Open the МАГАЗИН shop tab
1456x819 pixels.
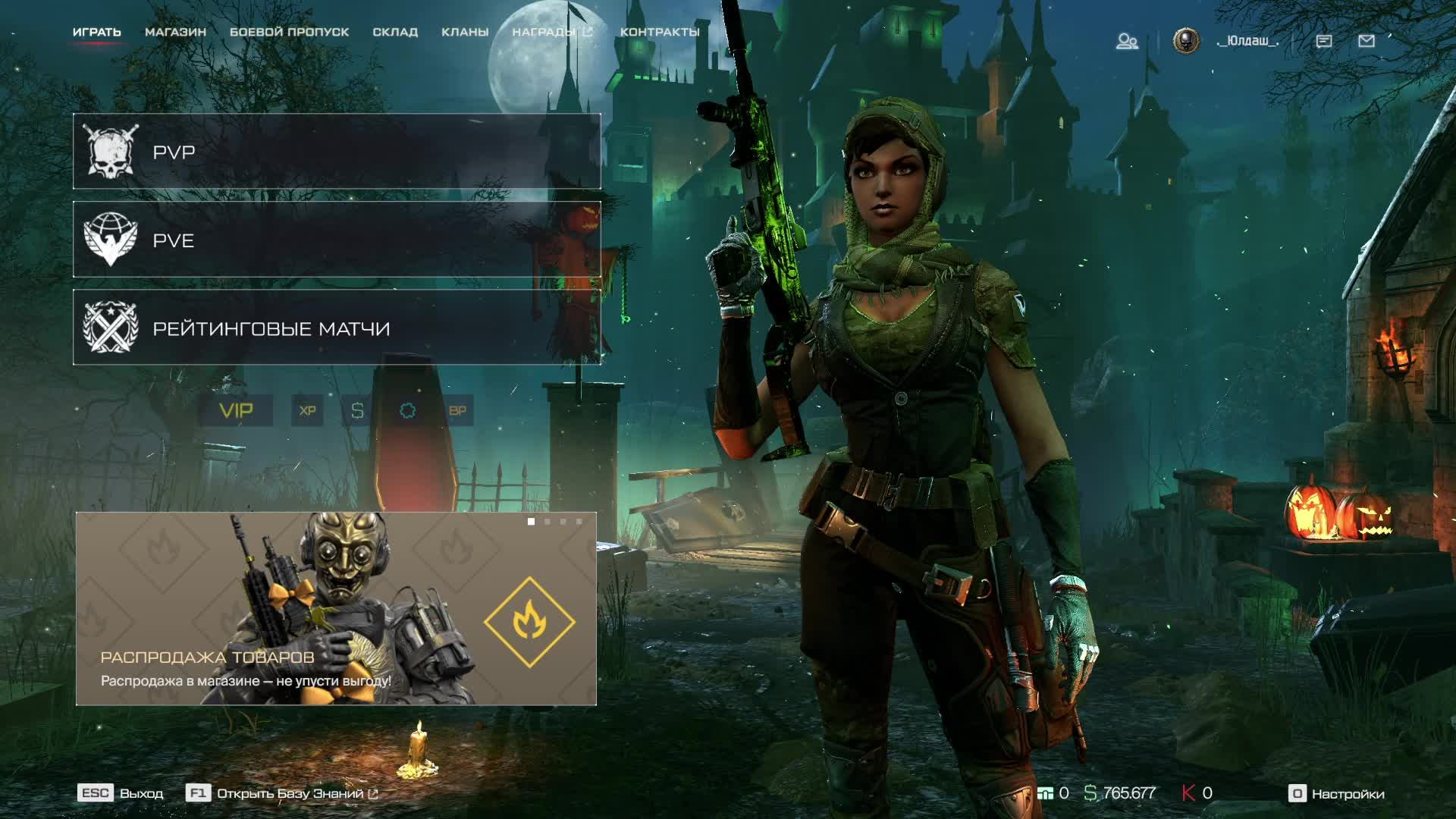click(x=175, y=32)
